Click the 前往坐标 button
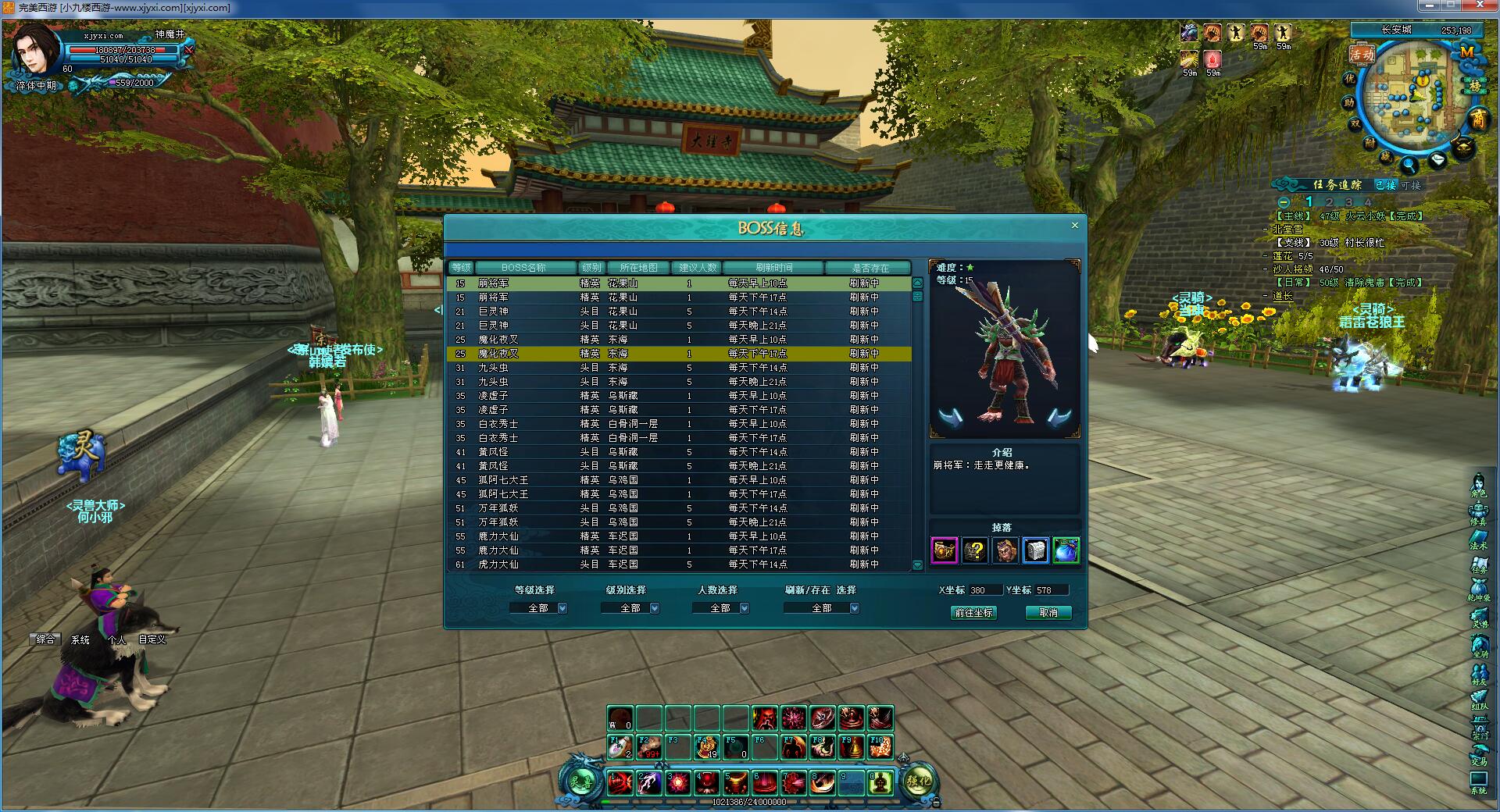Image resolution: width=1500 pixels, height=812 pixels. point(973,613)
